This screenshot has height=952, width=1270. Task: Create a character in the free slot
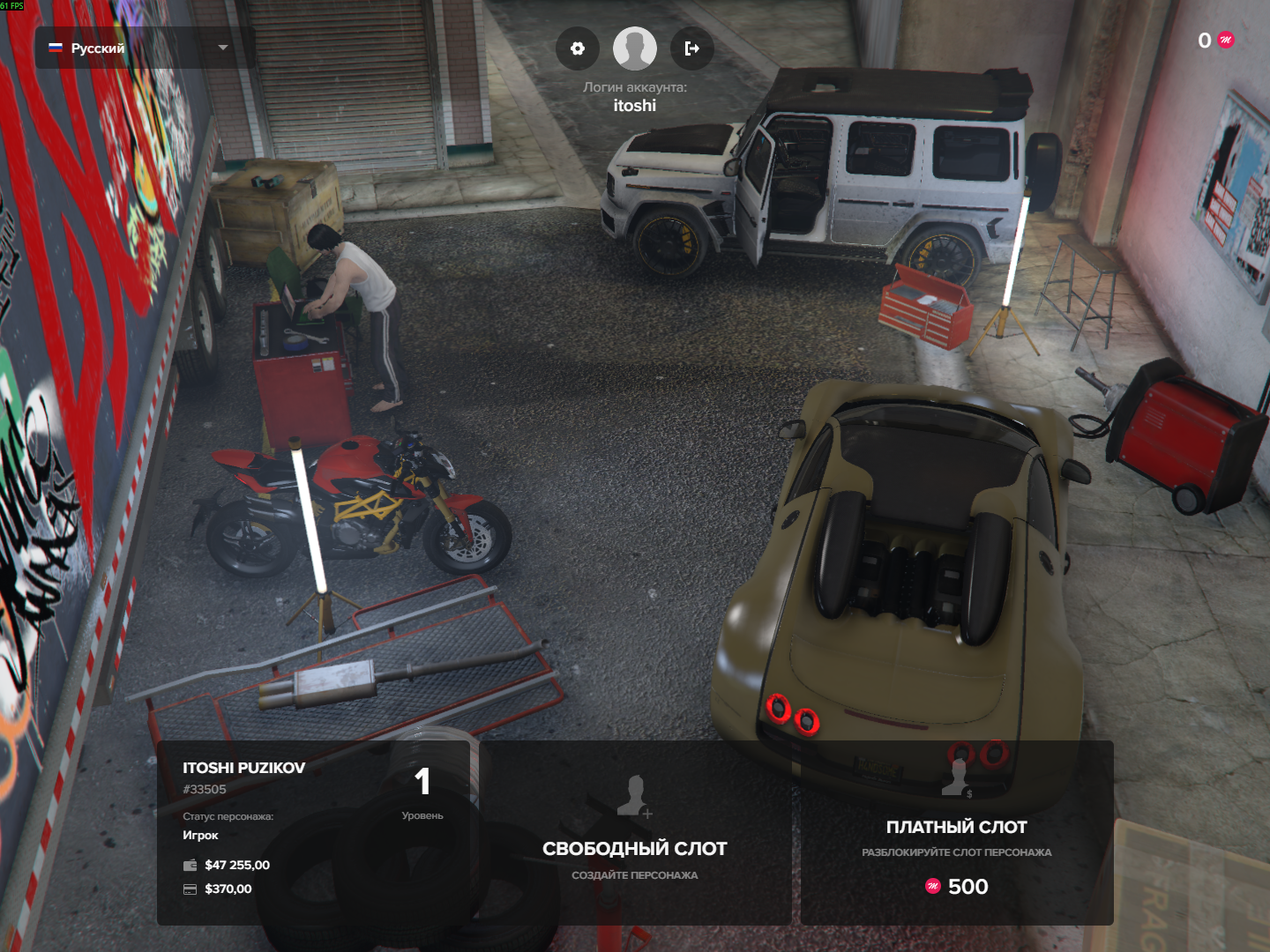635,832
